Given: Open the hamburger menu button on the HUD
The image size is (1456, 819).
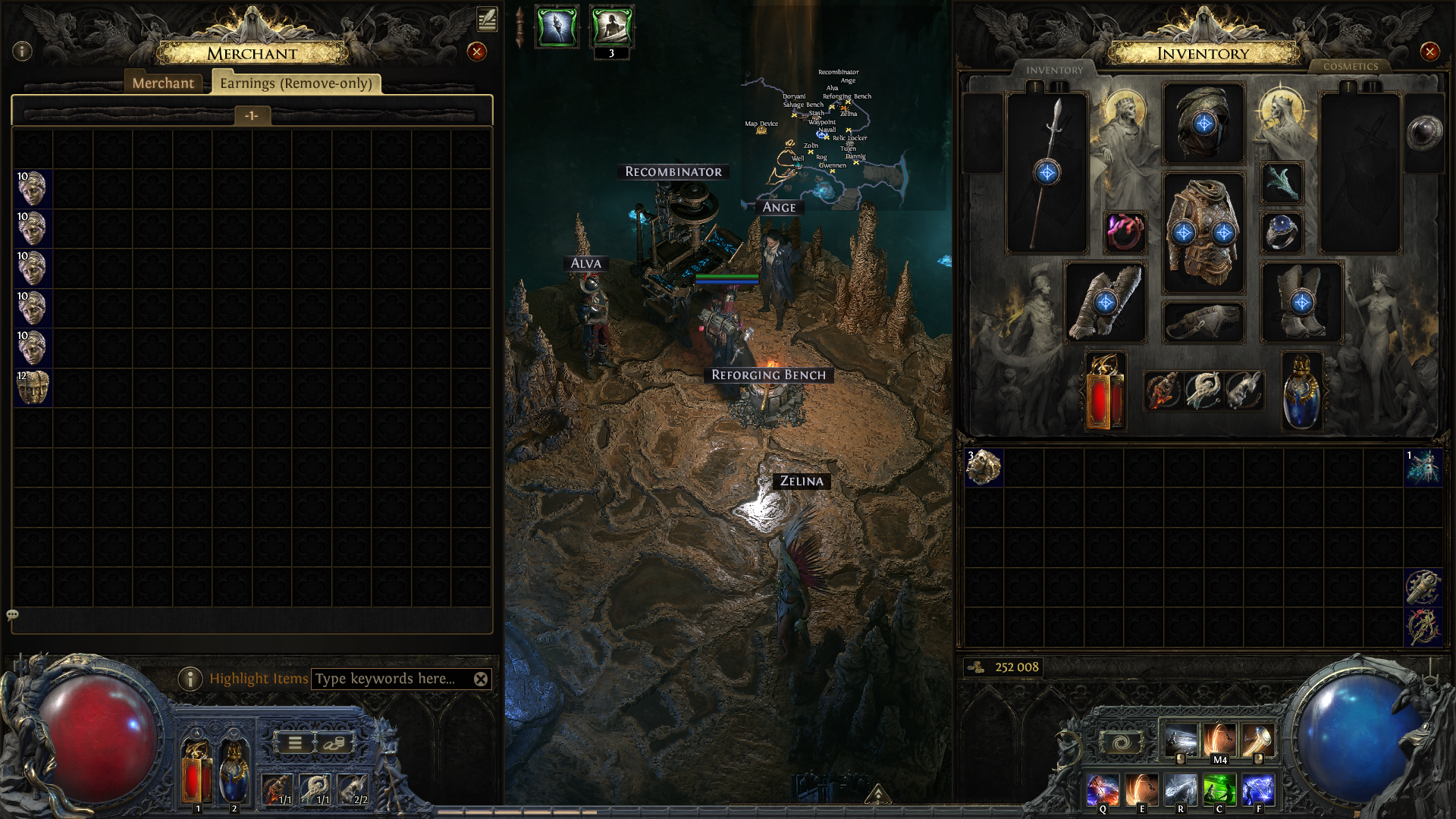Looking at the screenshot, I should point(295,743).
